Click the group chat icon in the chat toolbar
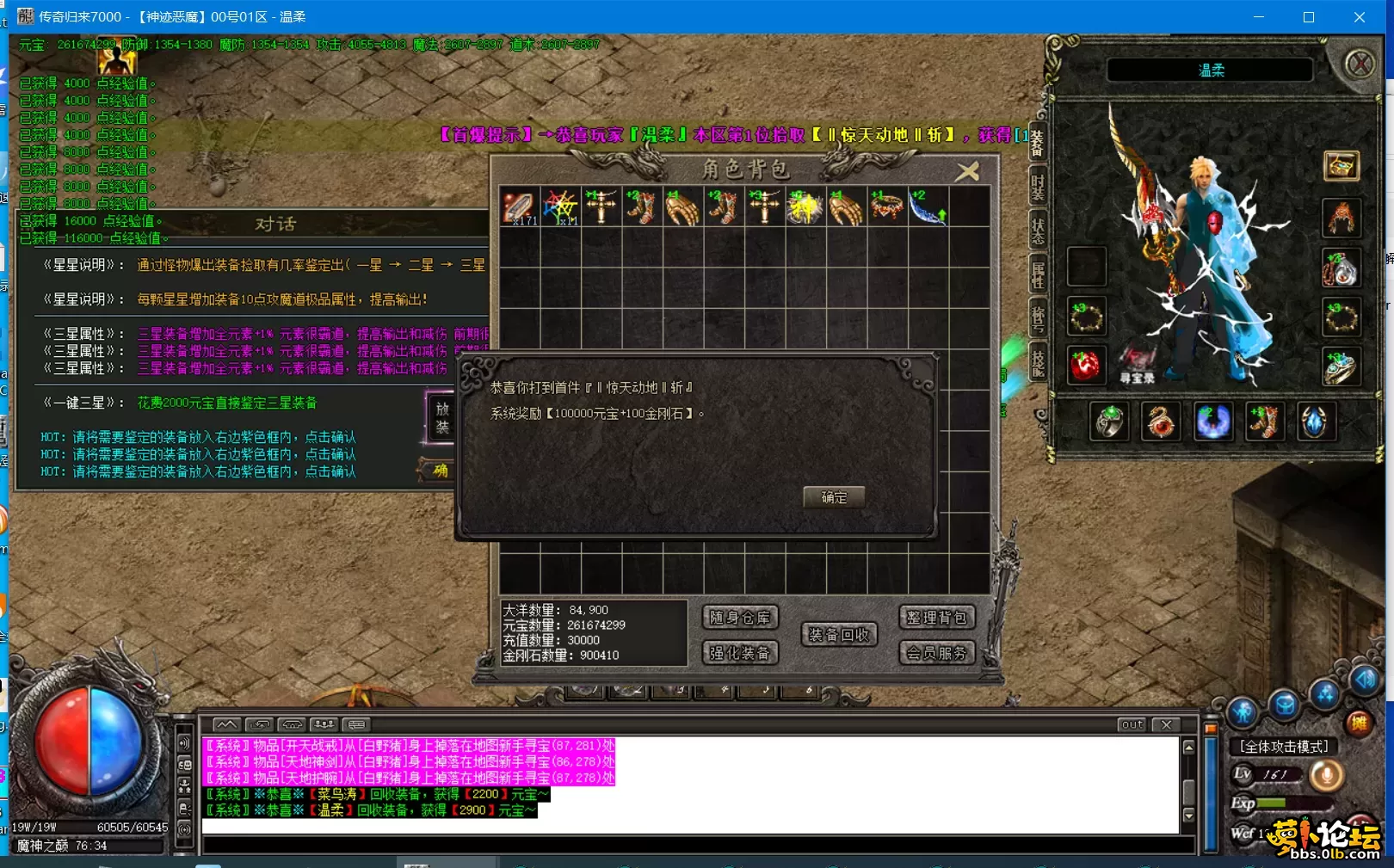 coord(324,723)
